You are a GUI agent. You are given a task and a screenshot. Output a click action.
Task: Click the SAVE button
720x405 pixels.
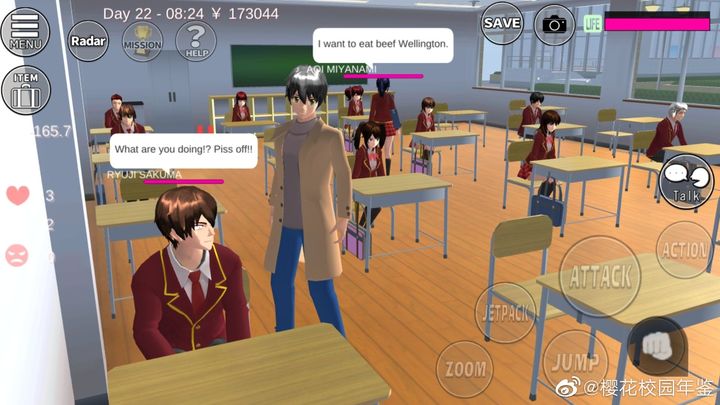pos(502,22)
